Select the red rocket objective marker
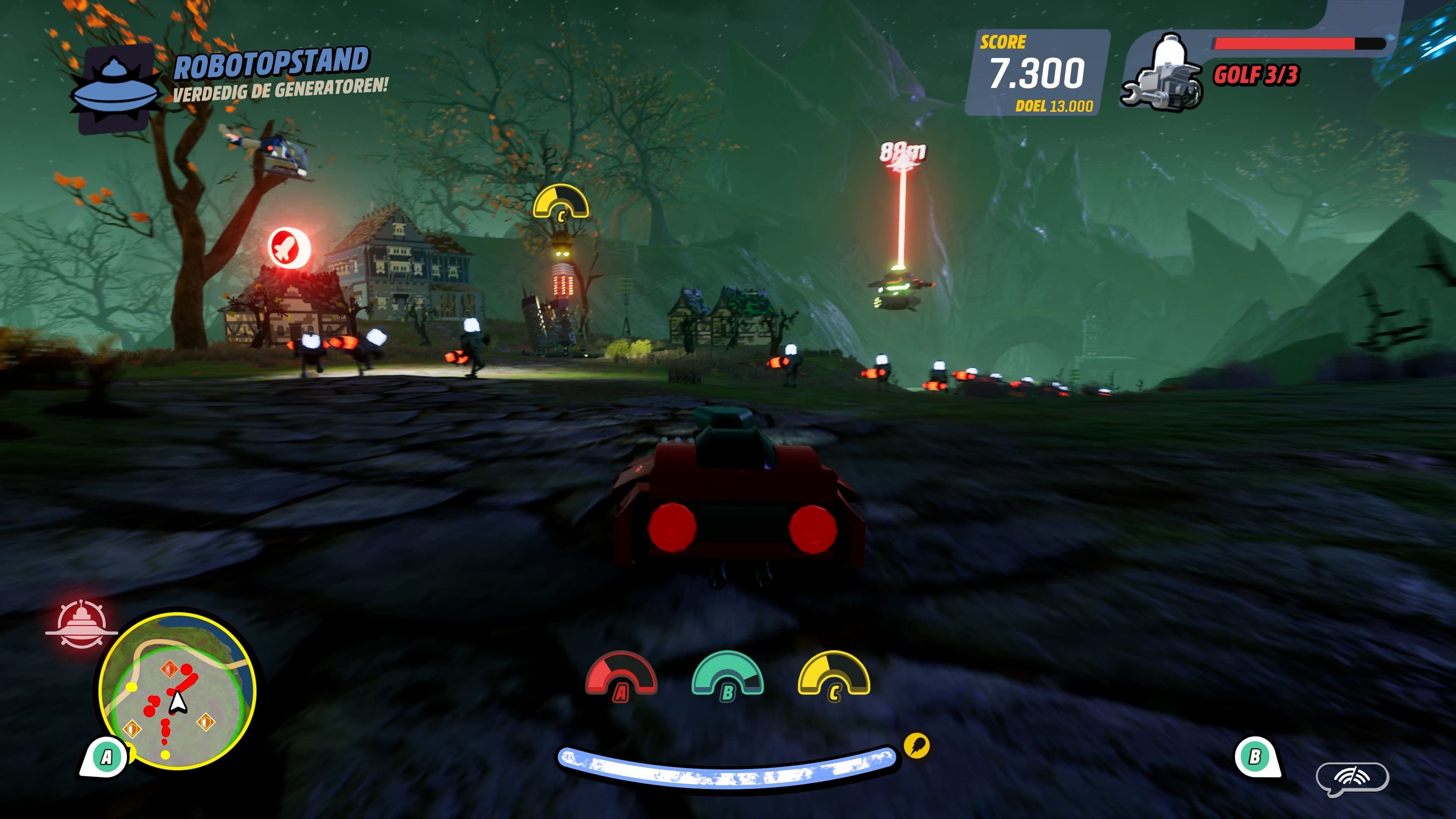The height and width of the screenshot is (819, 1456). [289, 248]
